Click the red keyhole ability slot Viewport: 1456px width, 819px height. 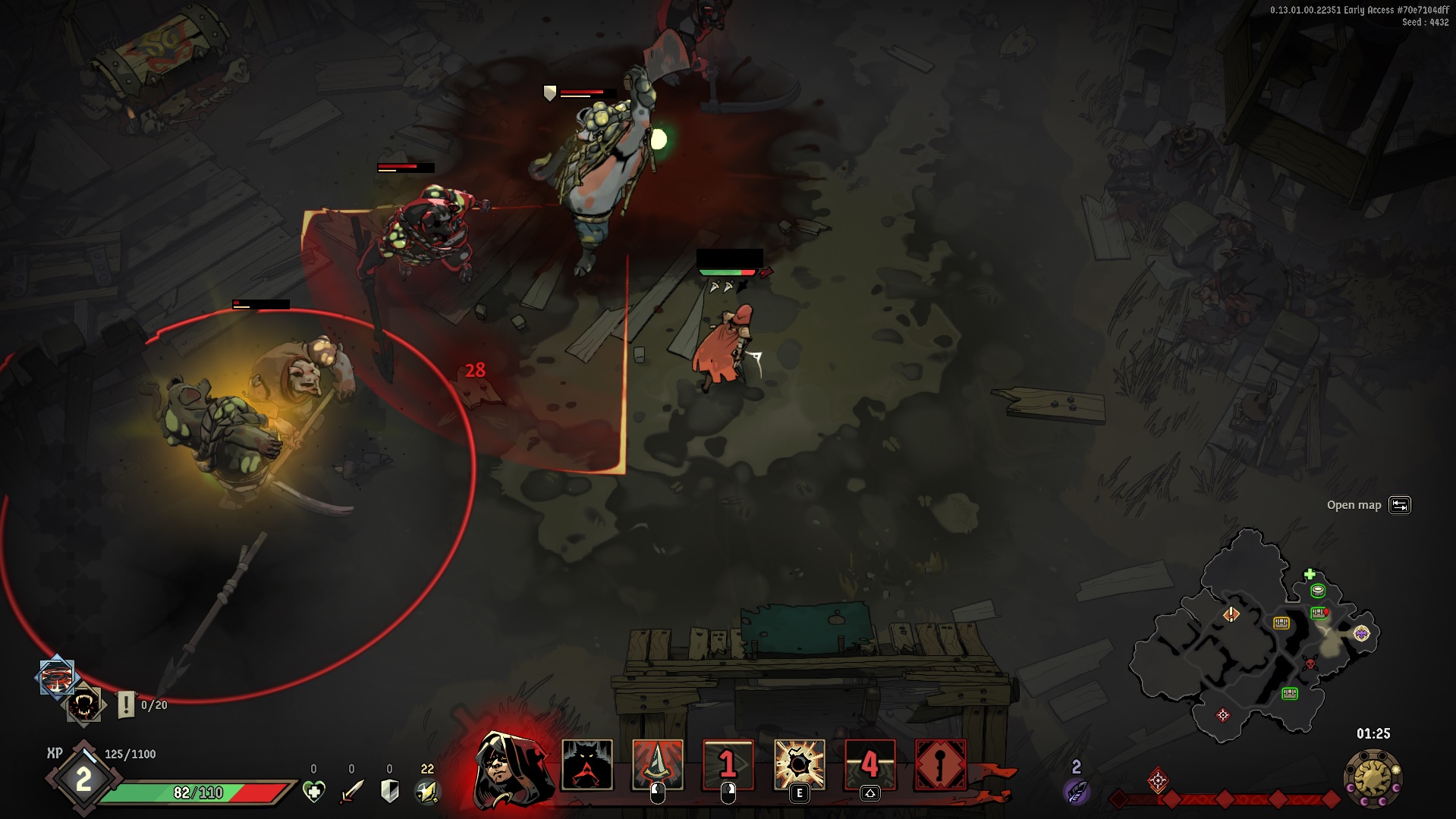click(x=941, y=765)
